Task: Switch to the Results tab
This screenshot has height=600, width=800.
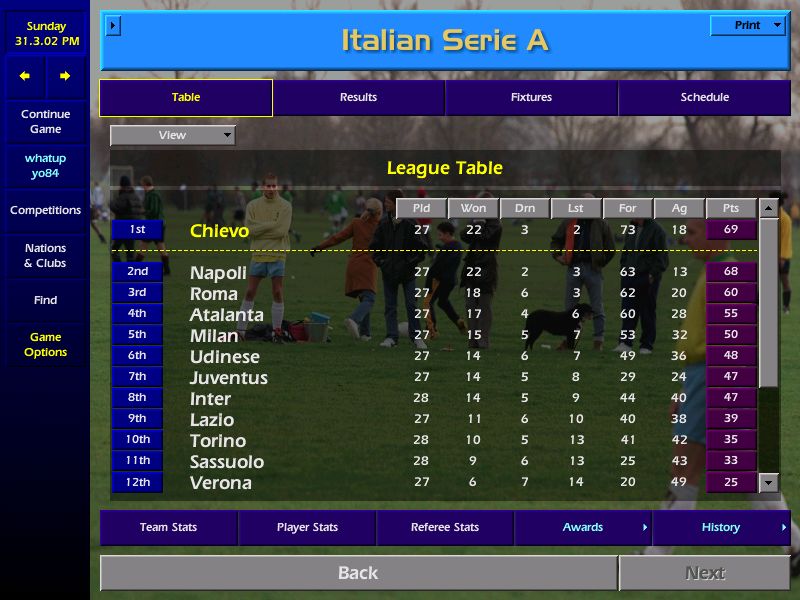Action: (358, 98)
